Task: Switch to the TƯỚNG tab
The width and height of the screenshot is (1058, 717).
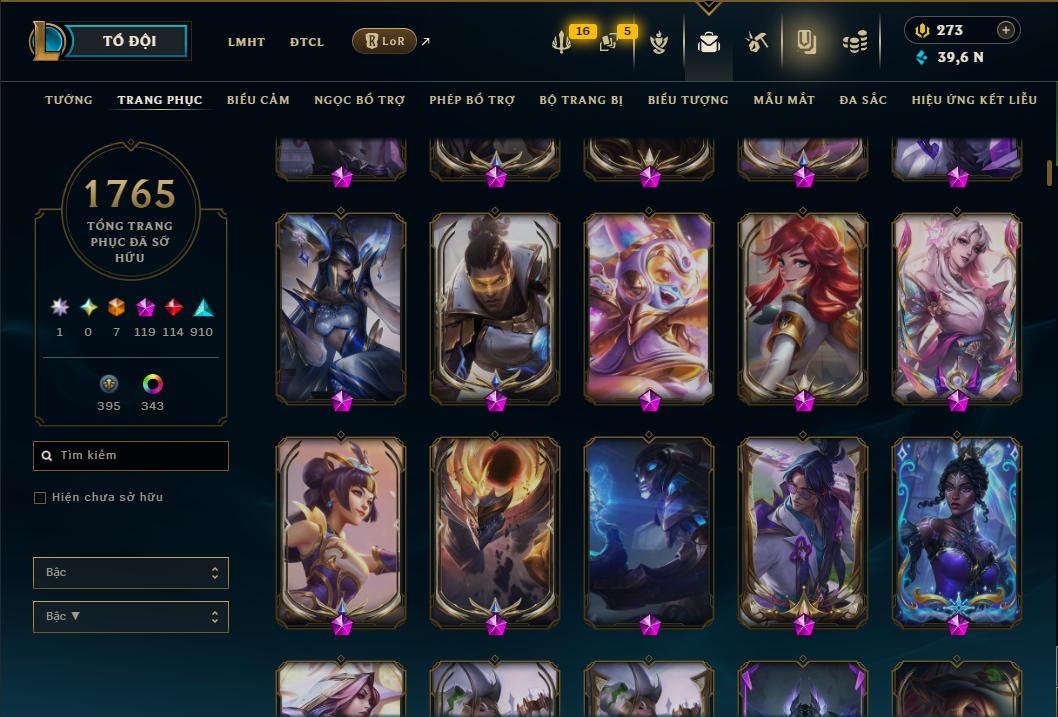Action: [x=69, y=100]
